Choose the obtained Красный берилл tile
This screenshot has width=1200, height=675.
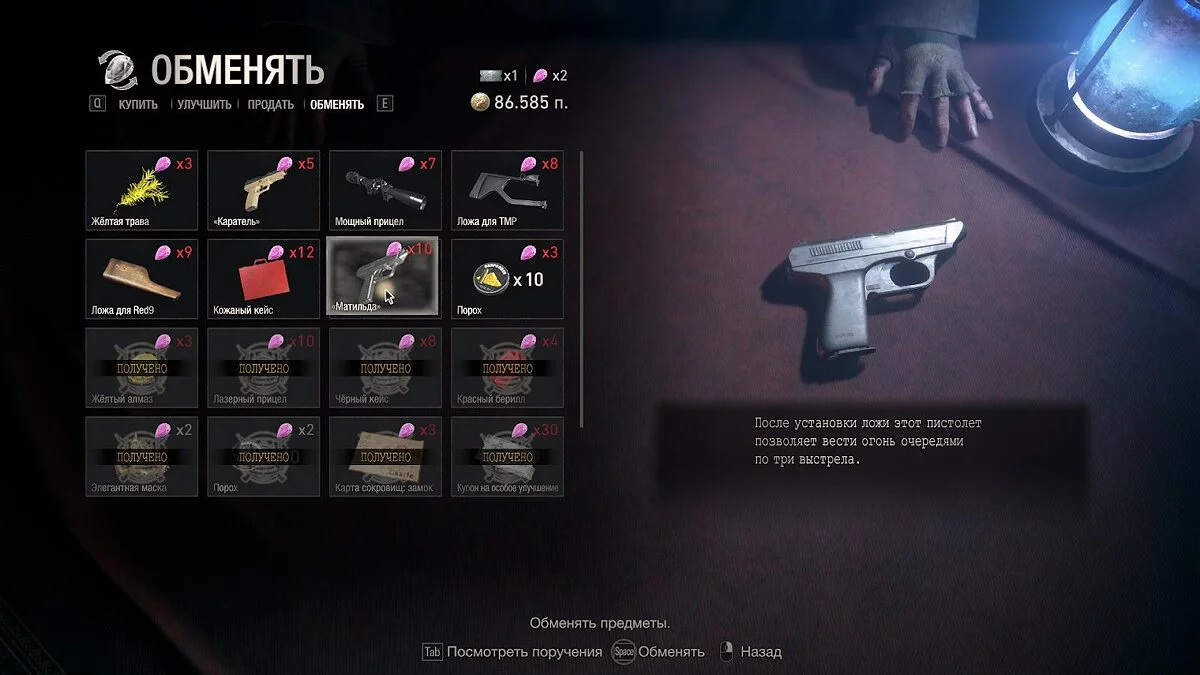tap(507, 367)
